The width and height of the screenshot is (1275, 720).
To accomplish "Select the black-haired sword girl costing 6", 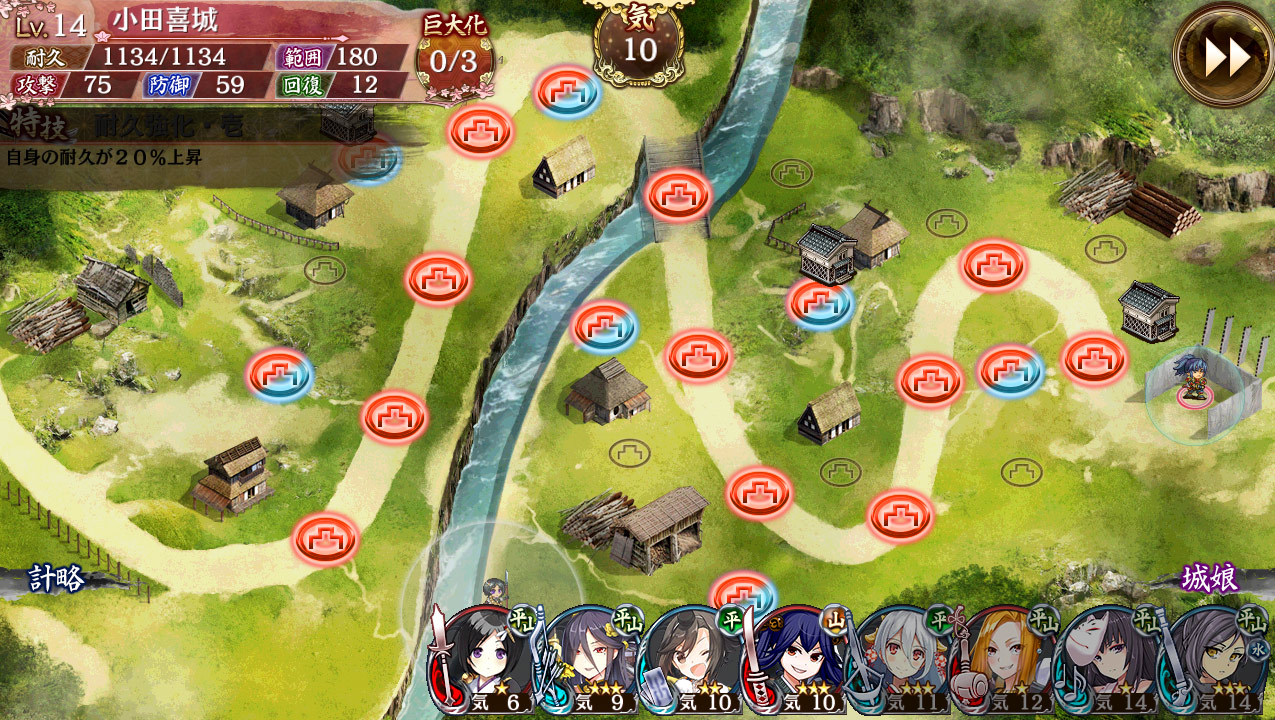I will click(485, 662).
